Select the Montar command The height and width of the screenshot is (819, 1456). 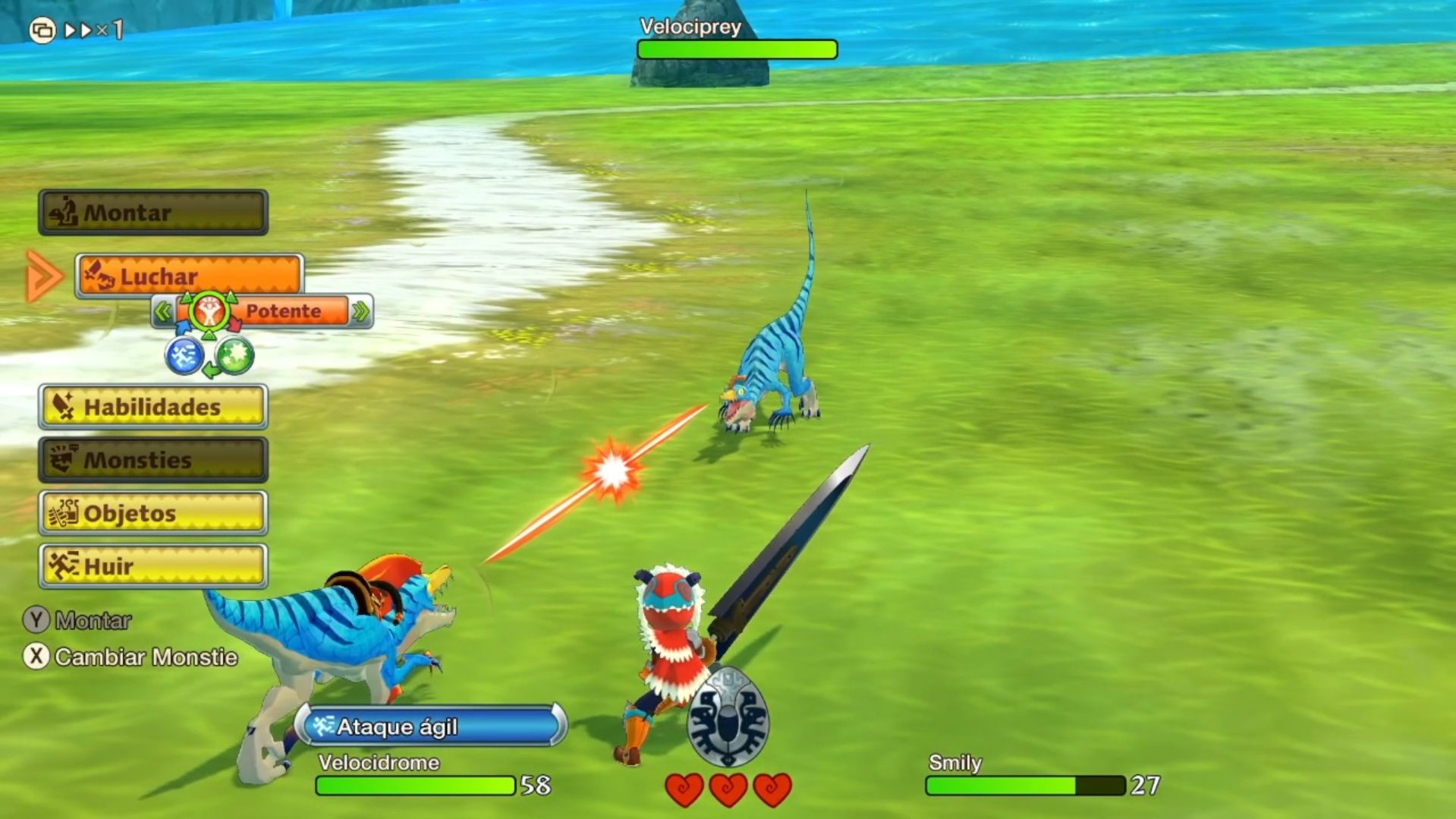[x=153, y=213]
